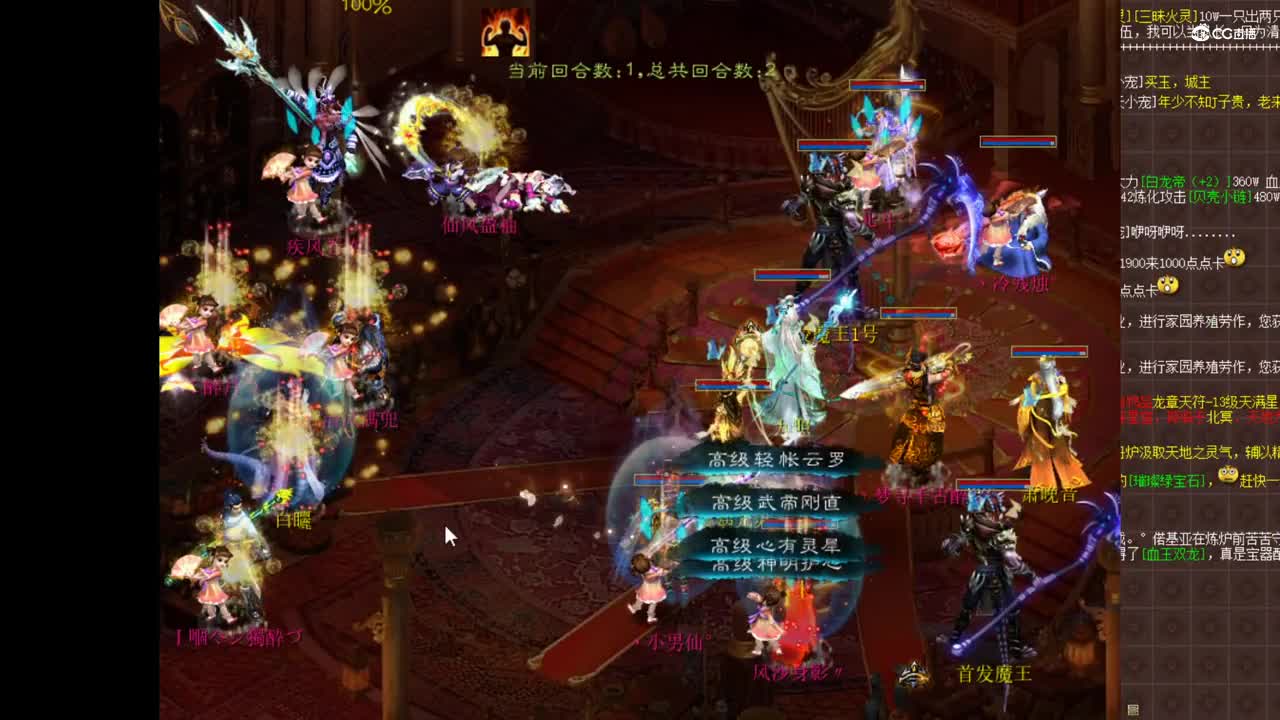This screenshot has width=1280, height=720.
Task: Open the [血王双龙] item link
Action: [1173, 553]
